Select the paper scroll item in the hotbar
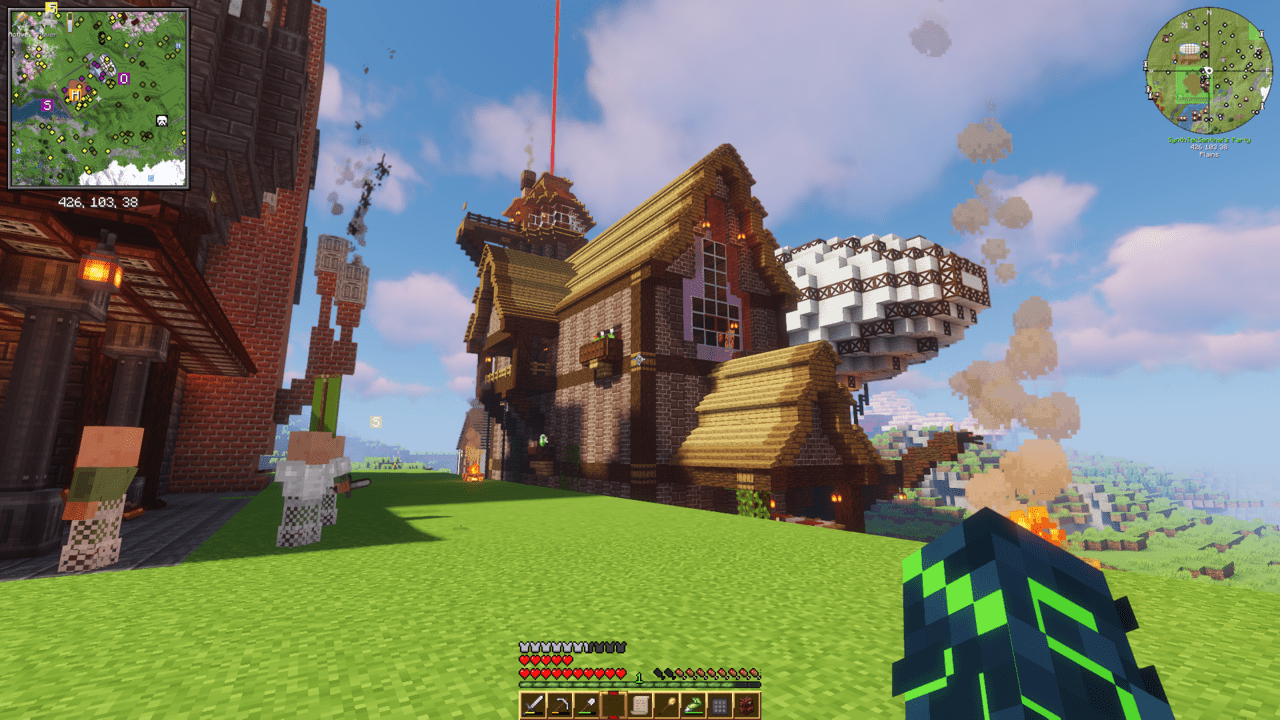The width and height of the screenshot is (1280, 720). 639,704
